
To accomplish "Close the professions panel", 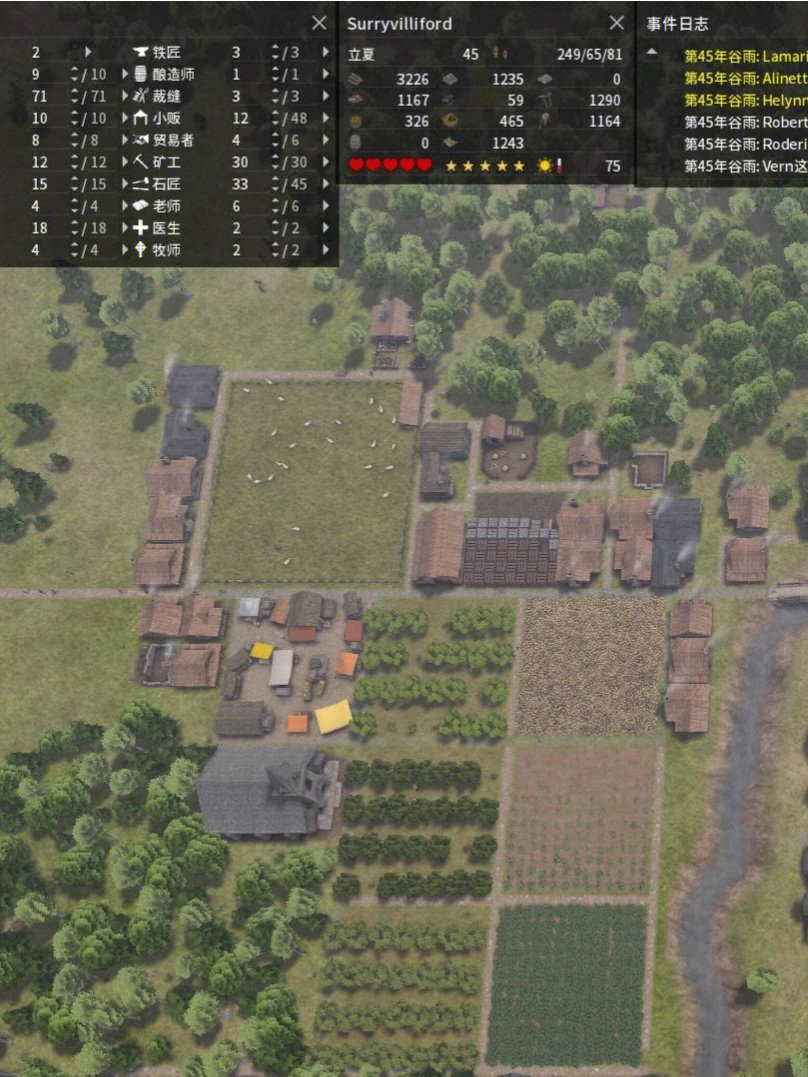I will (x=319, y=23).
